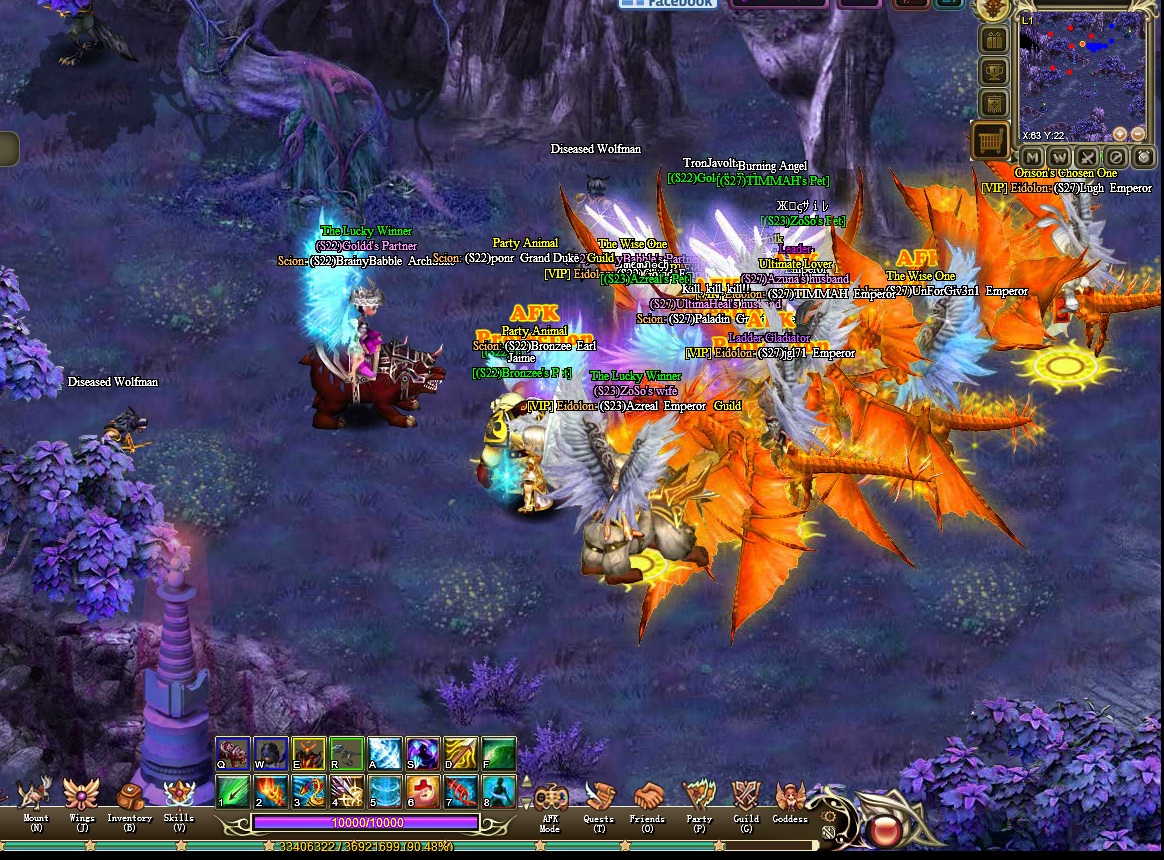Use the red cross potion in slot 6
The height and width of the screenshot is (860, 1164).
point(423,791)
